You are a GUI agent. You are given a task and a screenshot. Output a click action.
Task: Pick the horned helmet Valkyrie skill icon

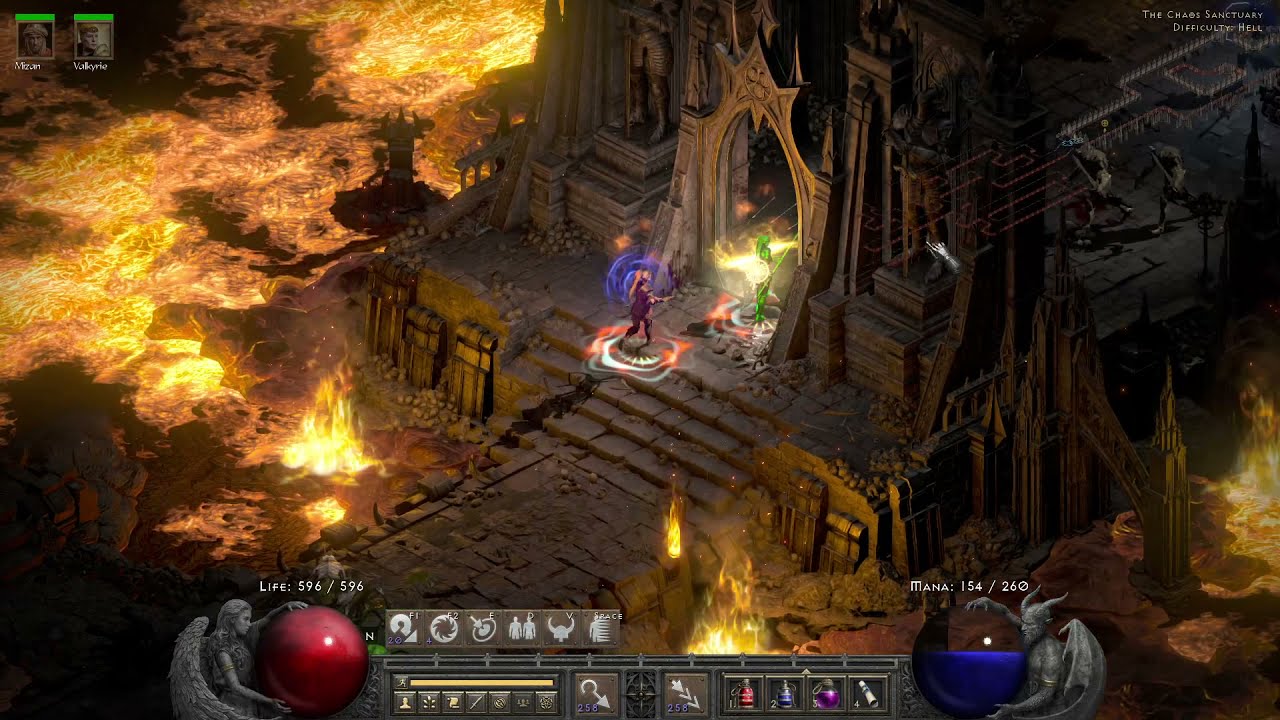tap(560, 628)
